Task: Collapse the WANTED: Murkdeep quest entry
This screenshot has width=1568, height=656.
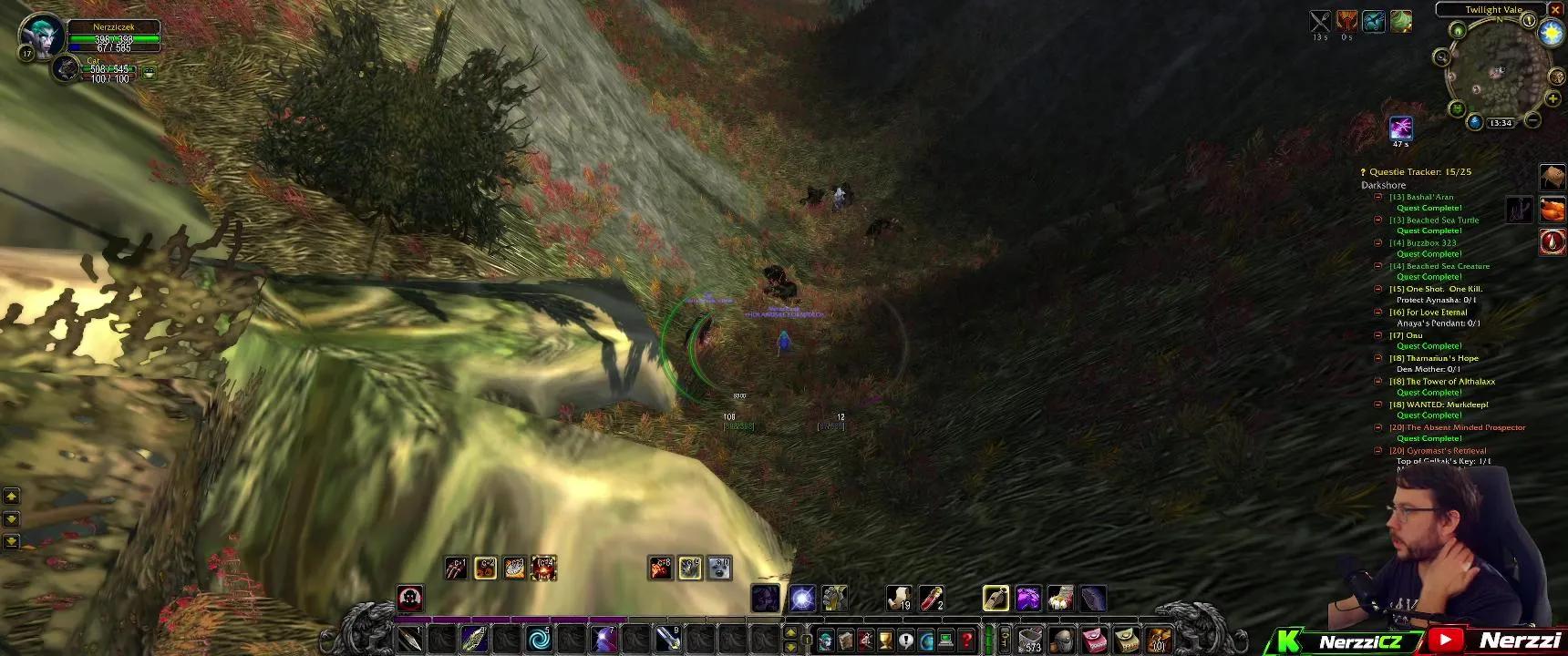Action: coord(1377,404)
